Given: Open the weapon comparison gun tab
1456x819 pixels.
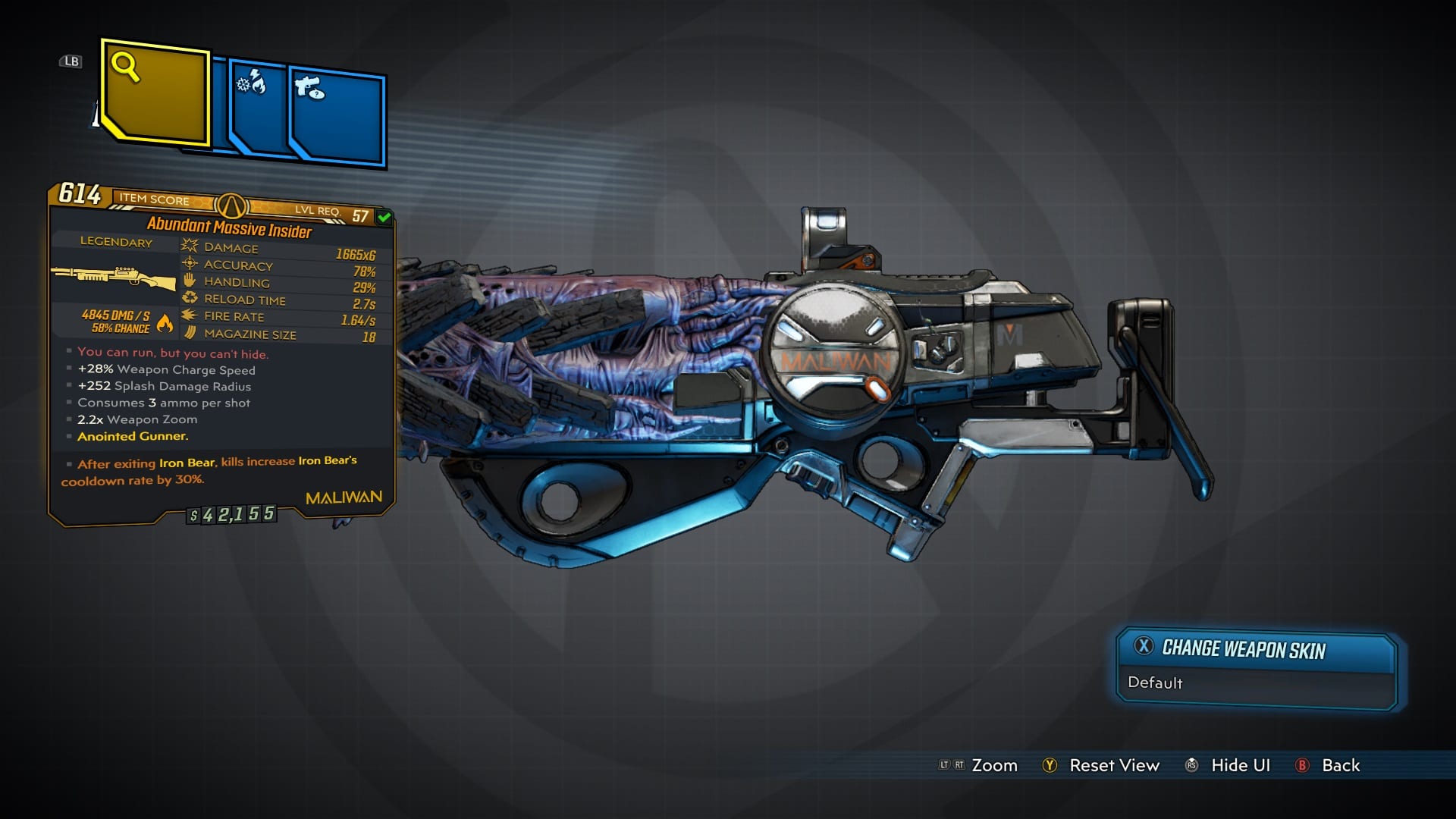Looking at the screenshot, I should 337,116.
